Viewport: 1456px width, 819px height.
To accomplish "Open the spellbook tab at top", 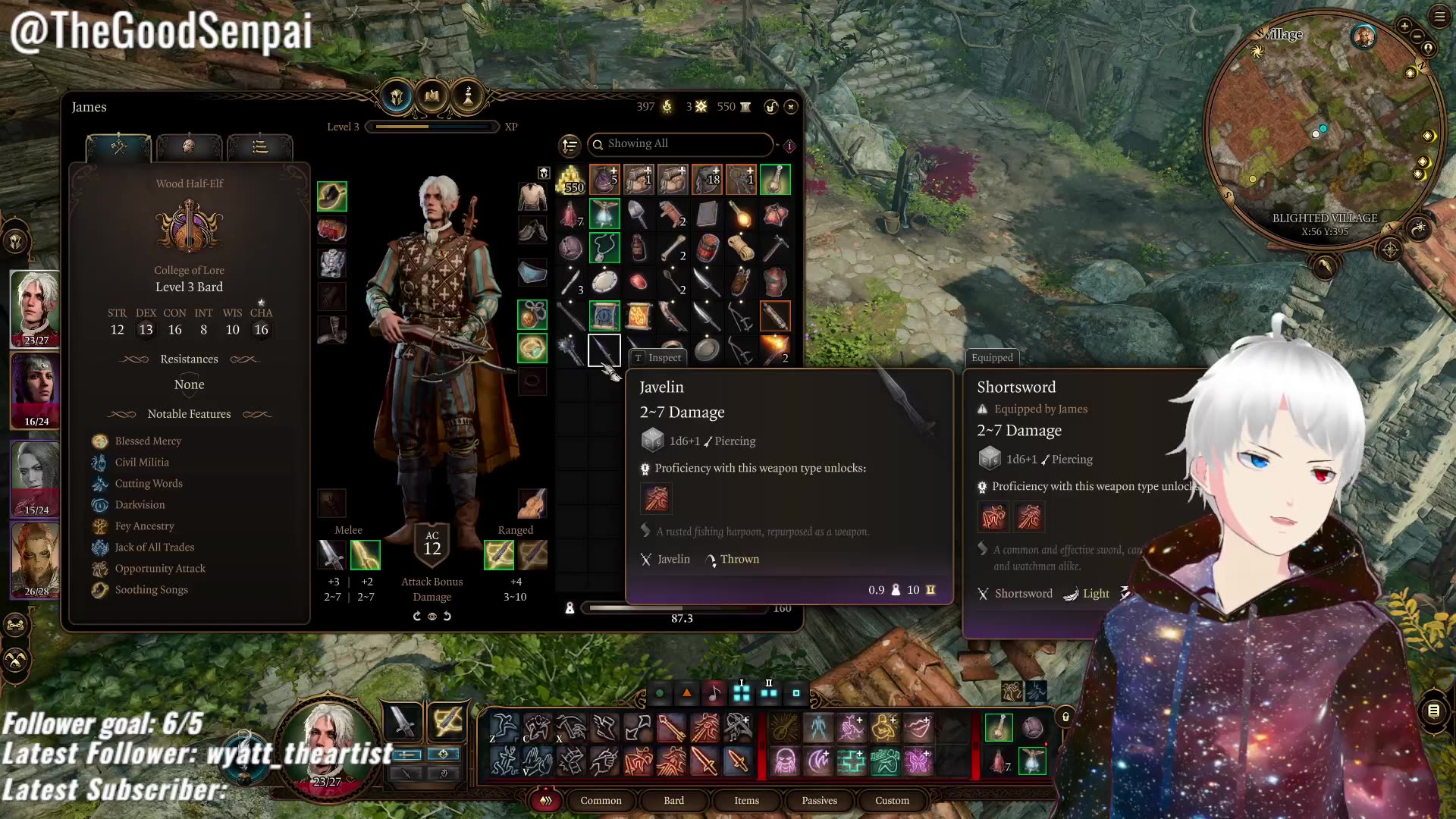I will [432, 96].
